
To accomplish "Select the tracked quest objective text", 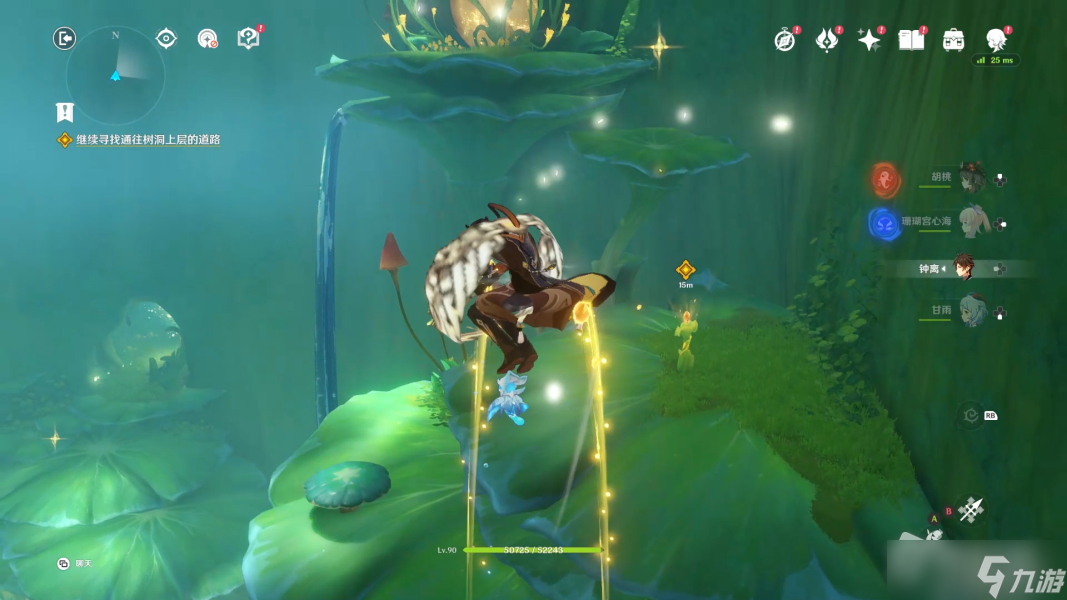I will pyautogui.click(x=148, y=140).
